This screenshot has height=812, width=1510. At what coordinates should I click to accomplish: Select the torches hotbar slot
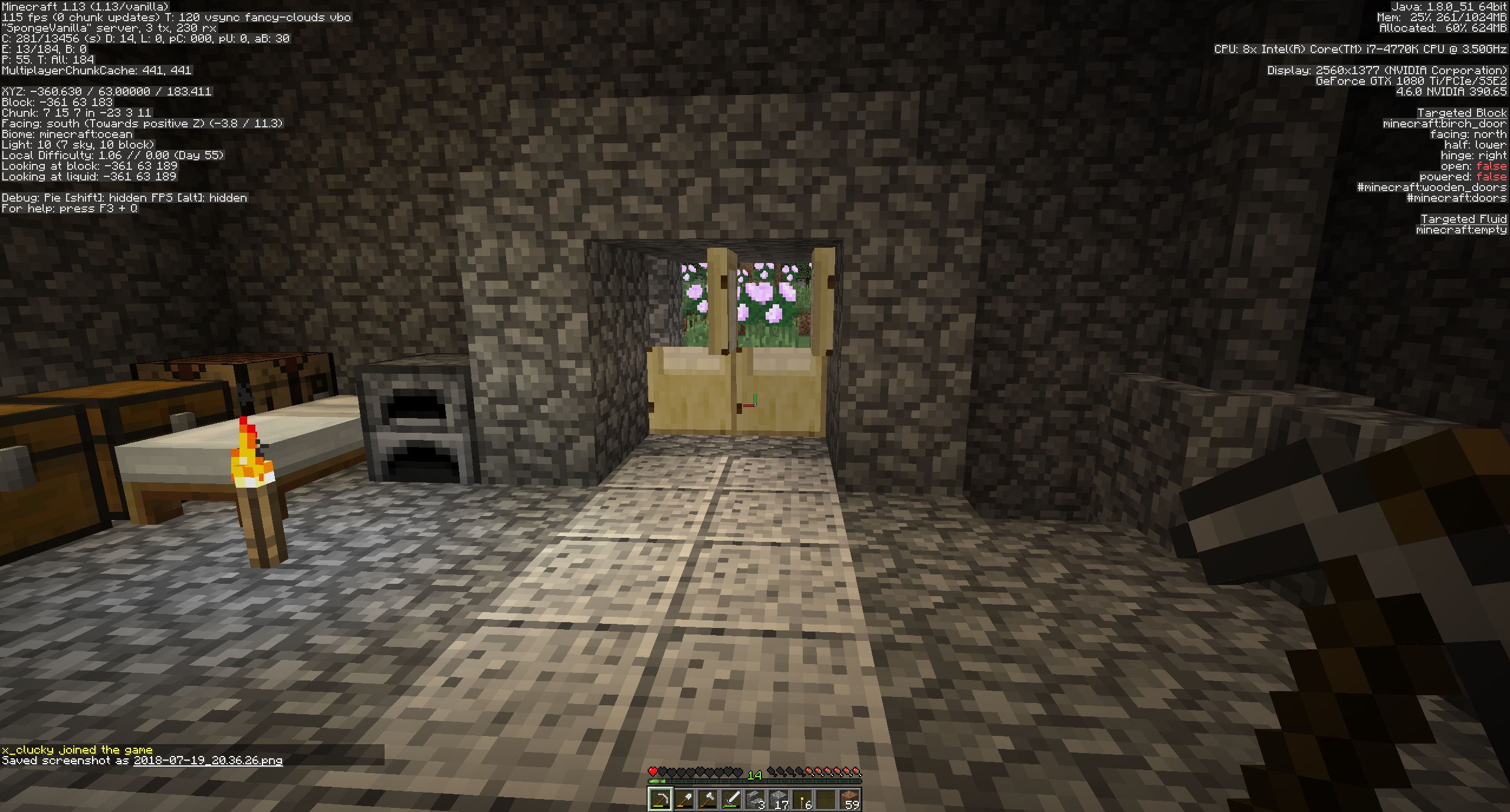(803, 801)
